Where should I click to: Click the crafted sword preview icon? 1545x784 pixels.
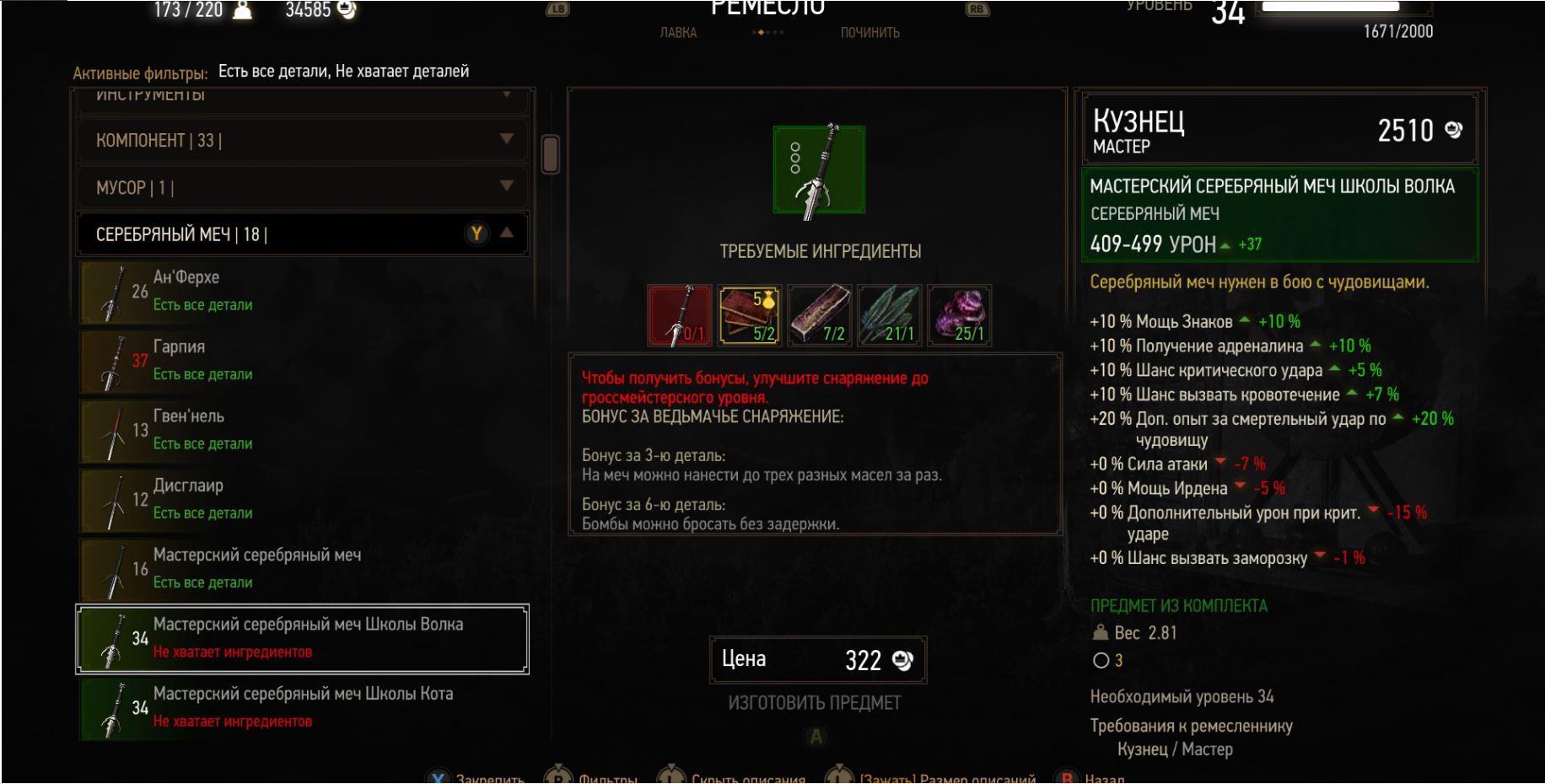pos(819,169)
